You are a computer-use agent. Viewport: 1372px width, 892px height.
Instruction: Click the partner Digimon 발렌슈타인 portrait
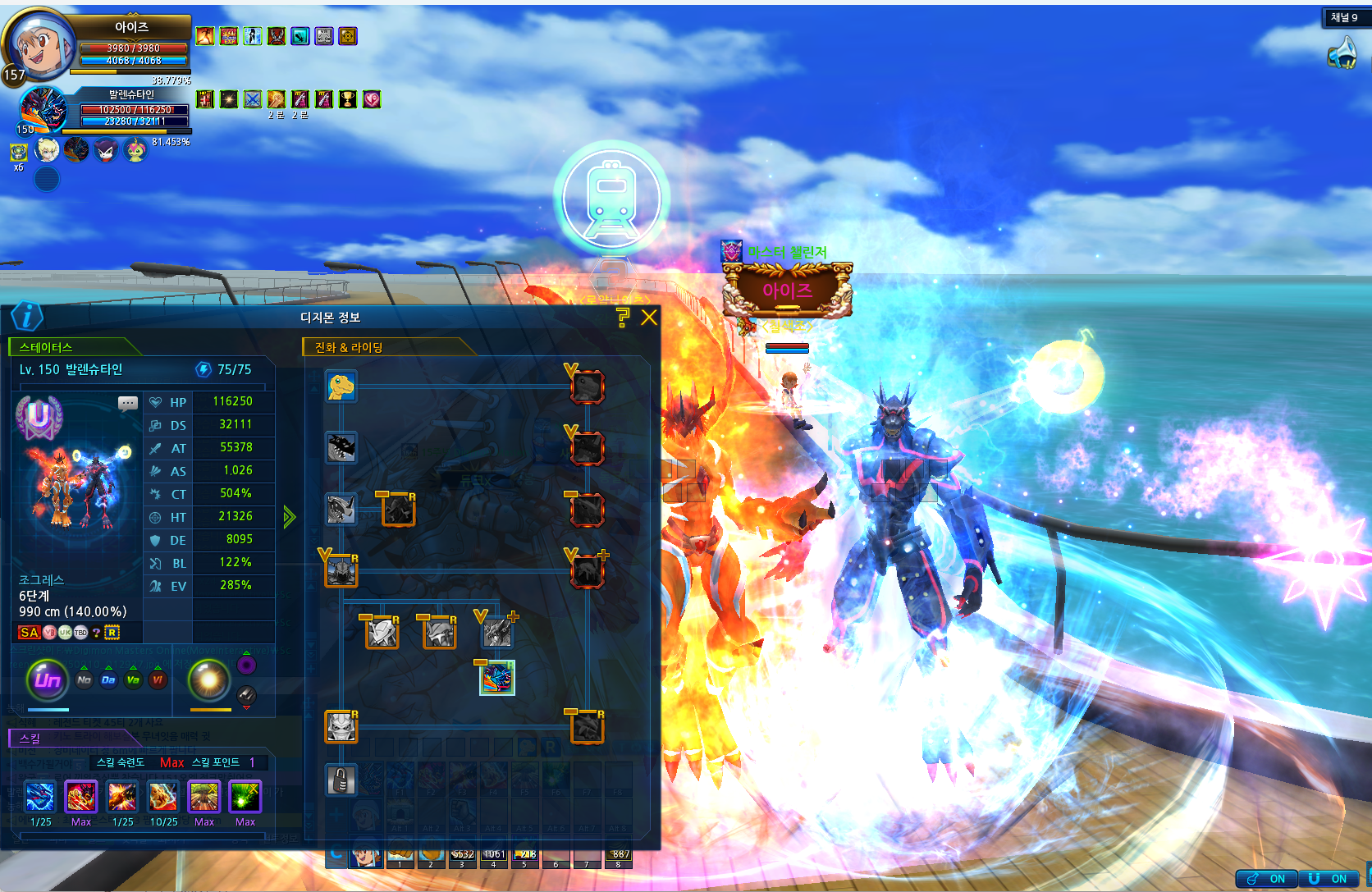43,109
